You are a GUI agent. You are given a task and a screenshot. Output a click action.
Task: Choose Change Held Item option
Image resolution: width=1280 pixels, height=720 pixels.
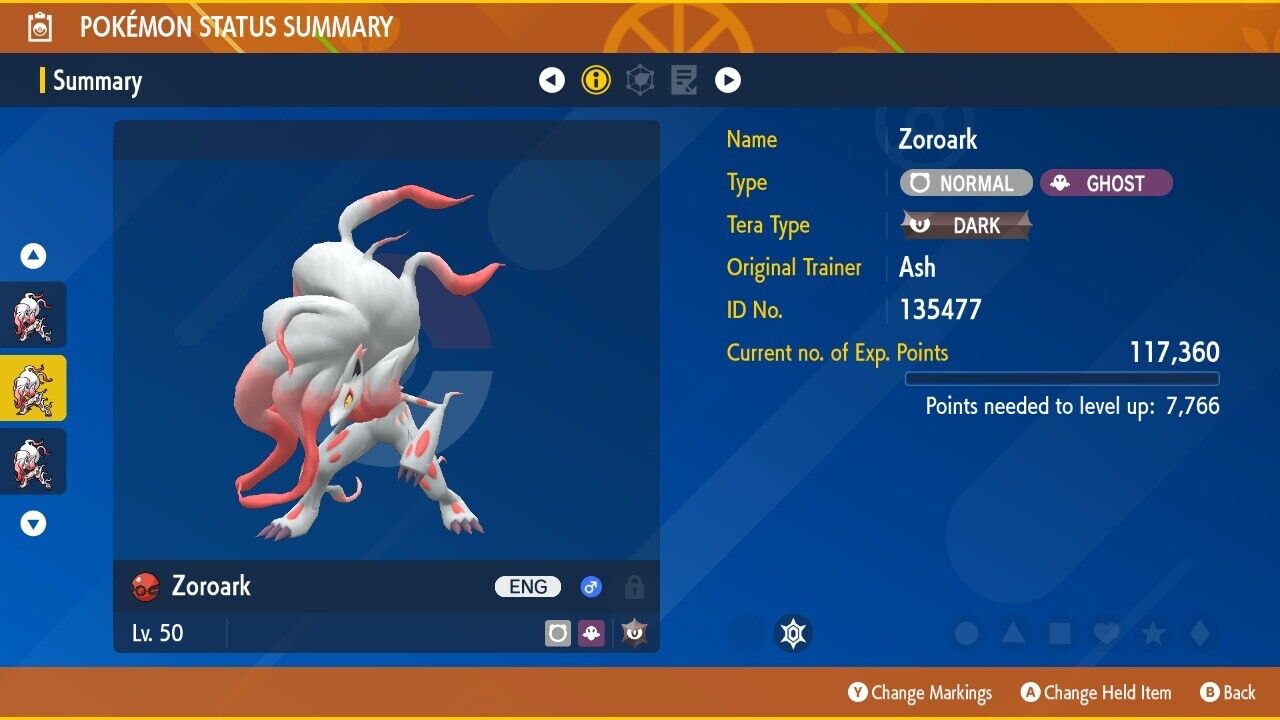[x=1095, y=693]
